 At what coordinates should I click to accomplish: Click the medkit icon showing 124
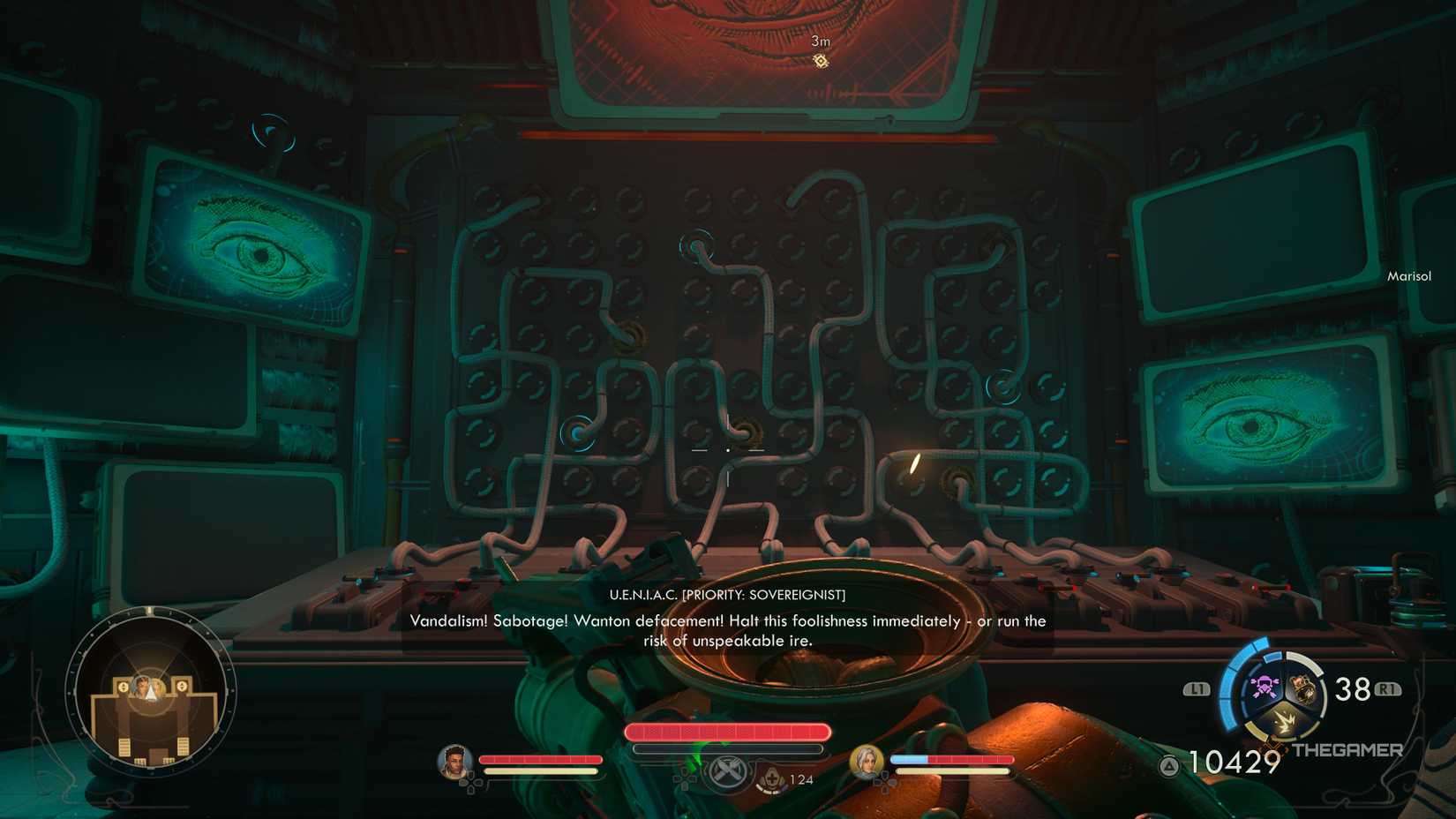772,779
